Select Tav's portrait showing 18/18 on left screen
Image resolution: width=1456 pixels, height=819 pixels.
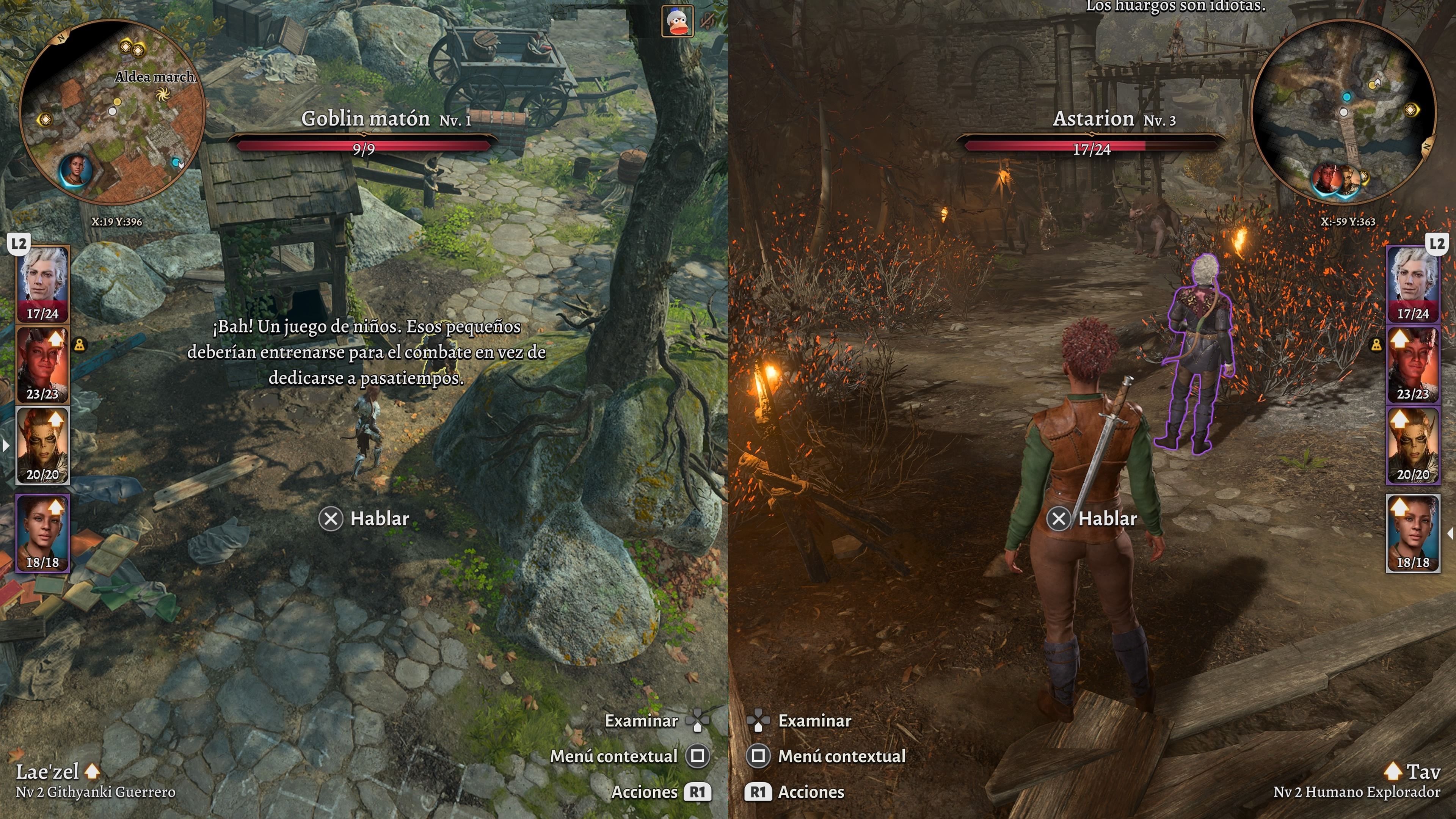43,533
